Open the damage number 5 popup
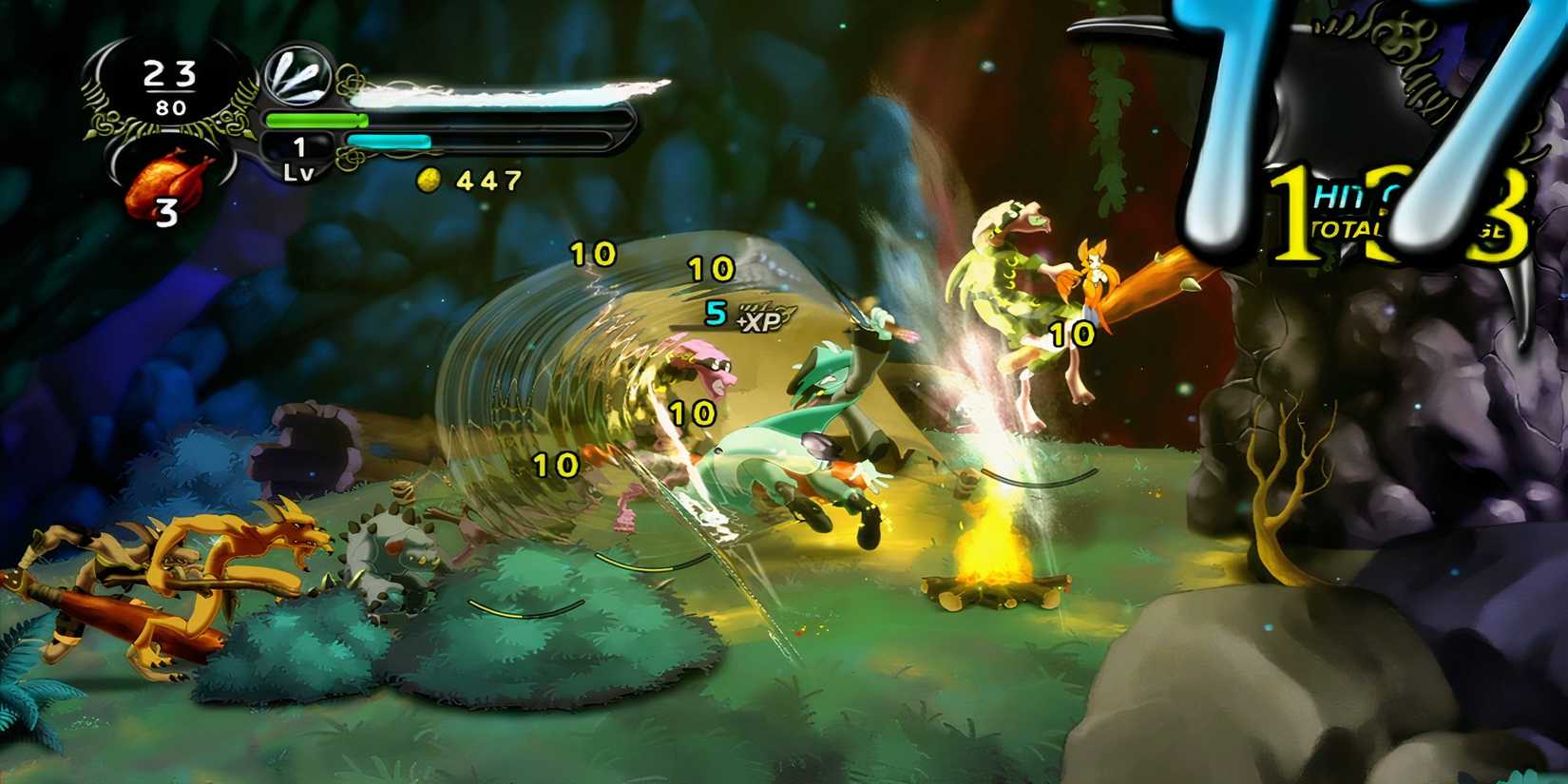The width and height of the screenshot is (1568, 784). (x=715, y=311)
